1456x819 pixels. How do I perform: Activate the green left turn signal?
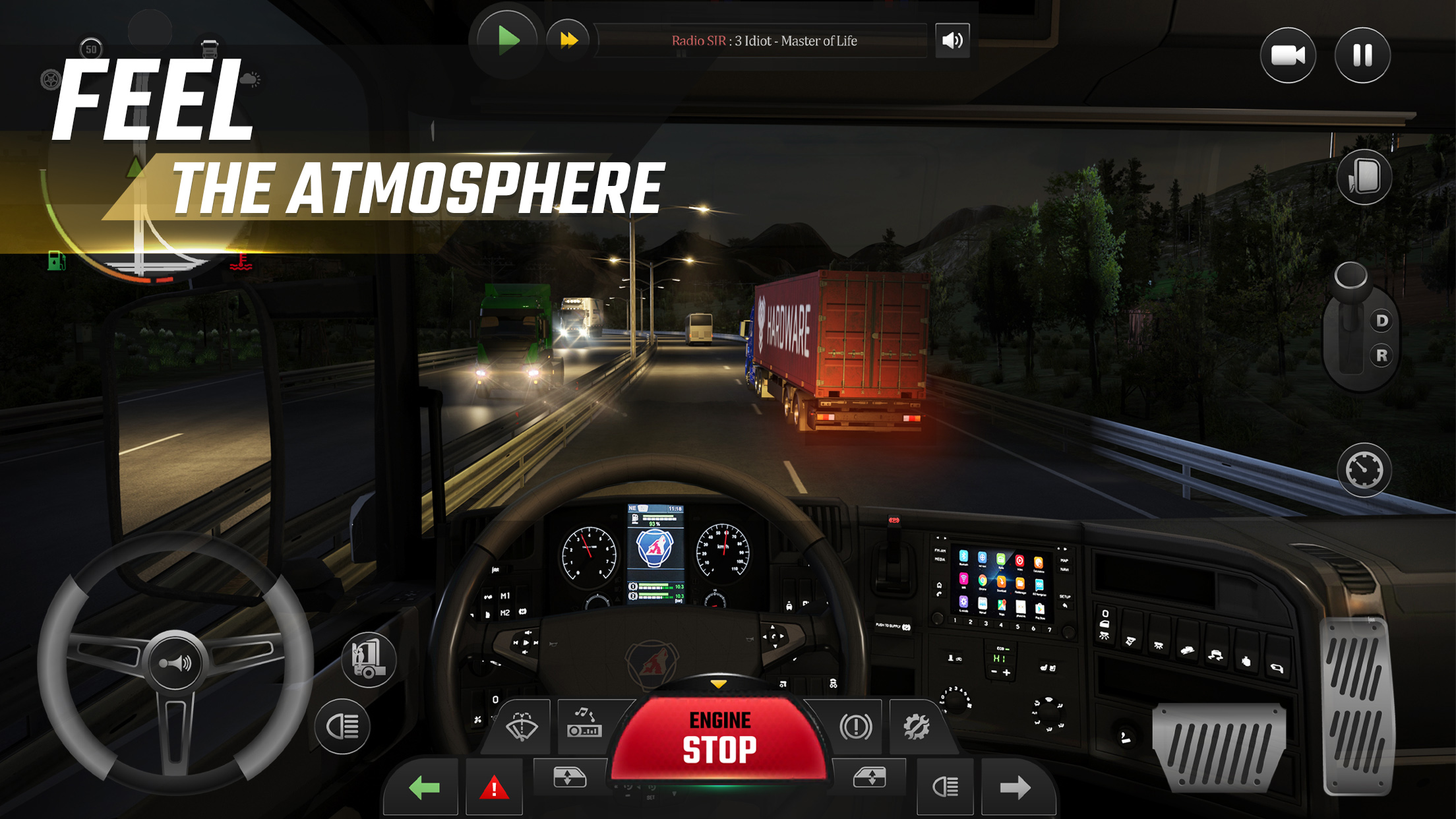(423, 787)
